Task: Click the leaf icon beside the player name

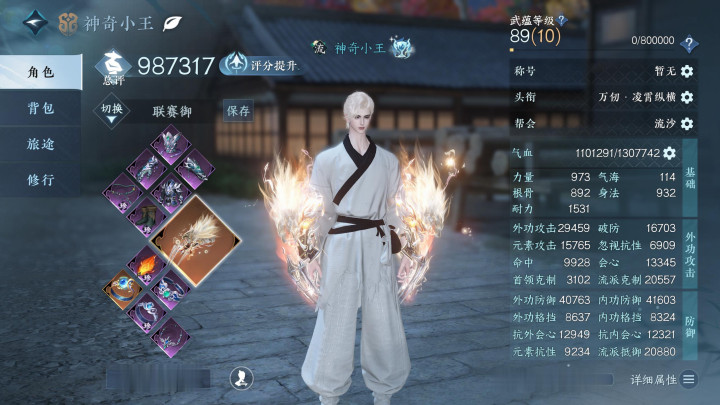Action: click(172, 21)
